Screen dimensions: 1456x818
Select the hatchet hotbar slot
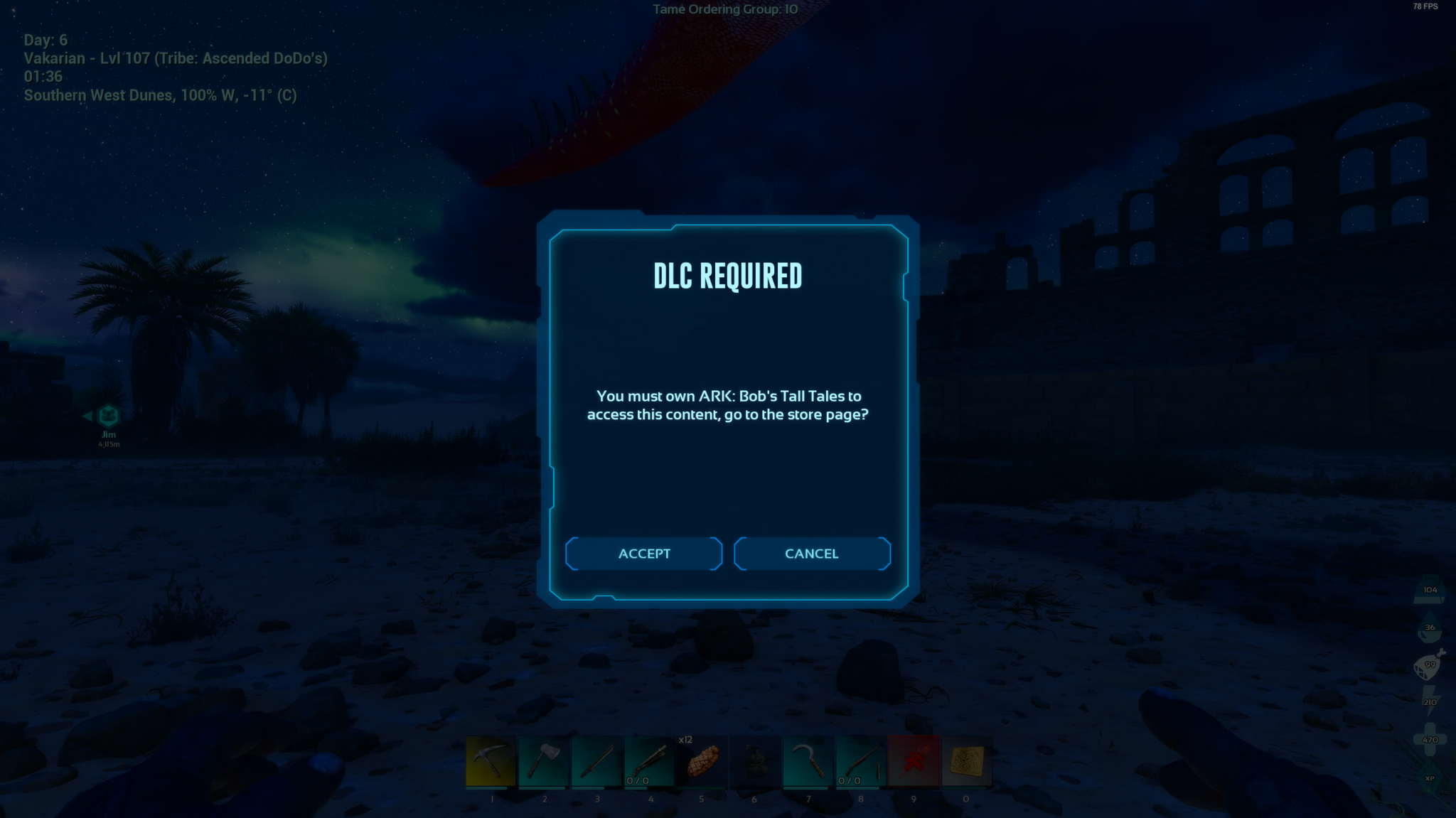pos(544,762)
